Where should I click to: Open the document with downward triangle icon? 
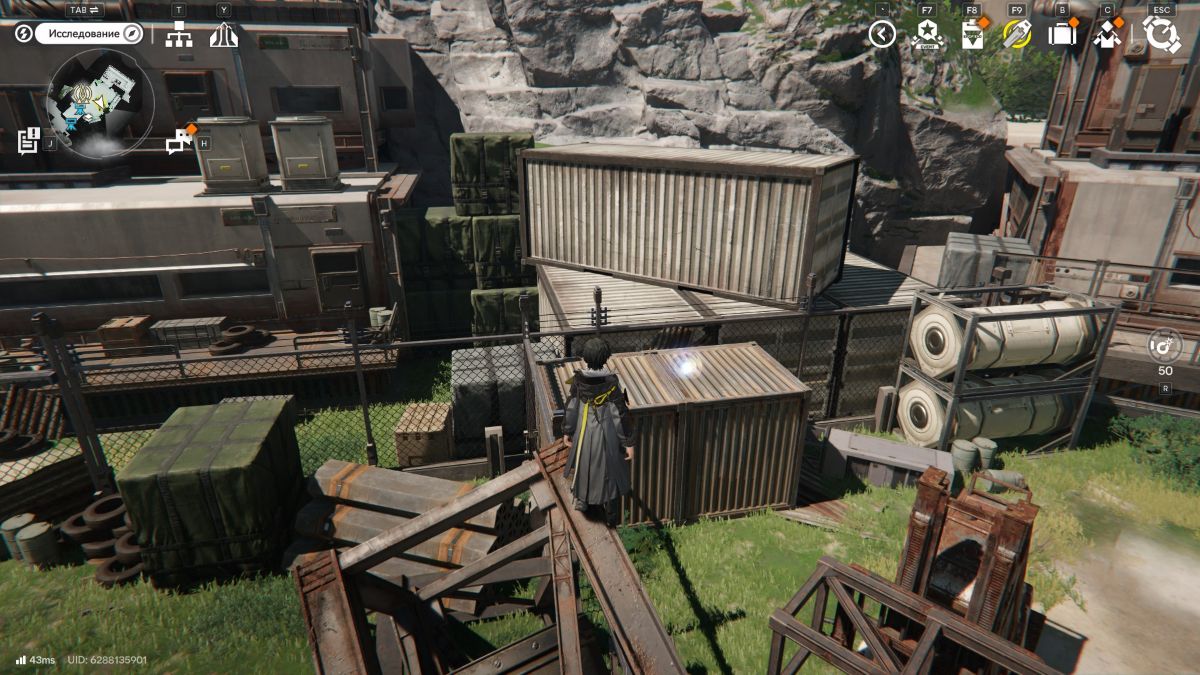coord(971,35)
